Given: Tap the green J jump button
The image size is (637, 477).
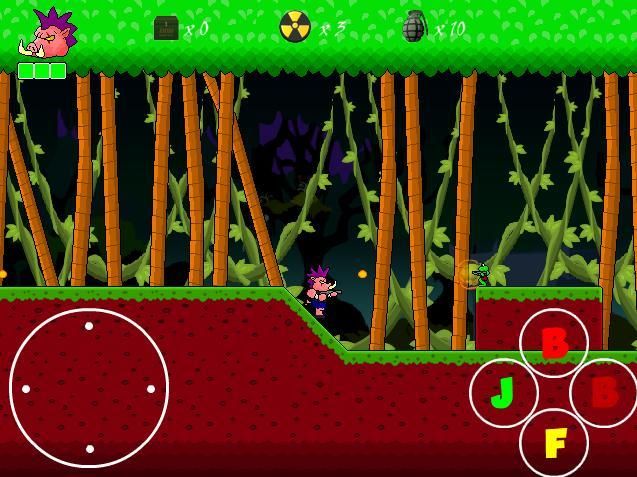Looking at the screenshot, I should [503, 393].
